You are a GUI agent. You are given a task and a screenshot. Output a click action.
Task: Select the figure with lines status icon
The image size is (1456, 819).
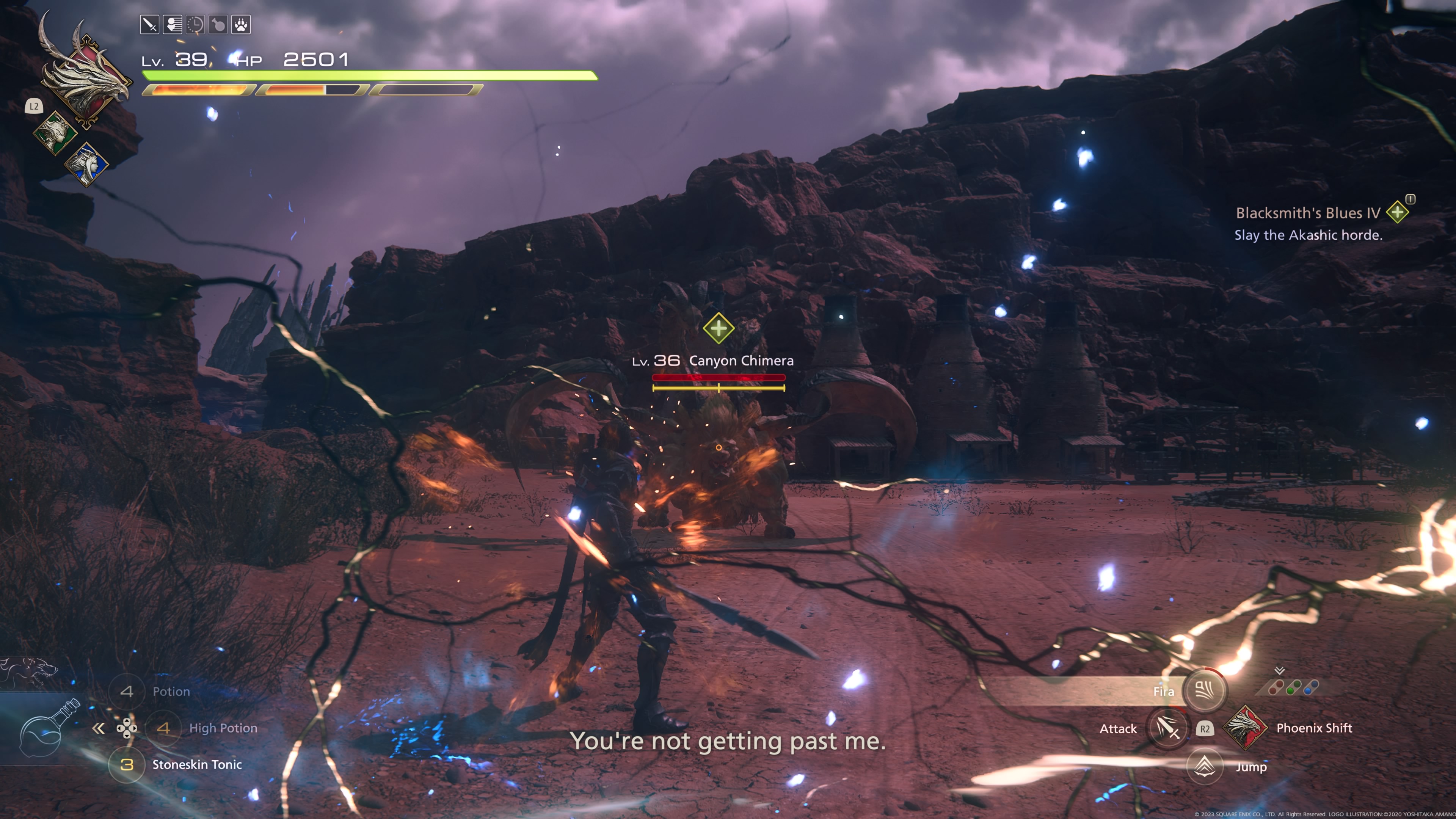tap(173, 25)
